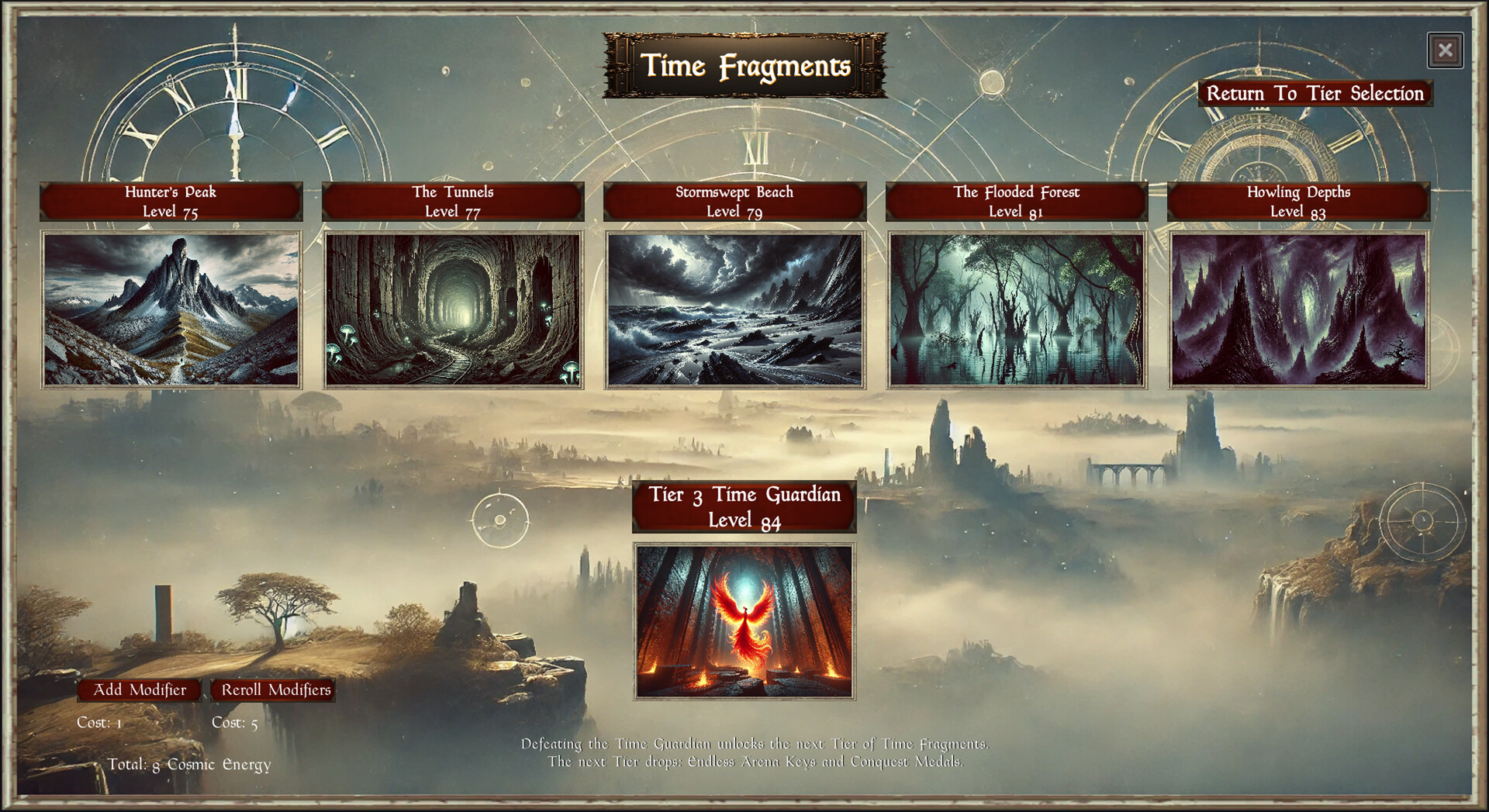Reroll Modifiers for 5 Cosmic Energy
Screen dimensions: 1489x812
coord(275,689)
